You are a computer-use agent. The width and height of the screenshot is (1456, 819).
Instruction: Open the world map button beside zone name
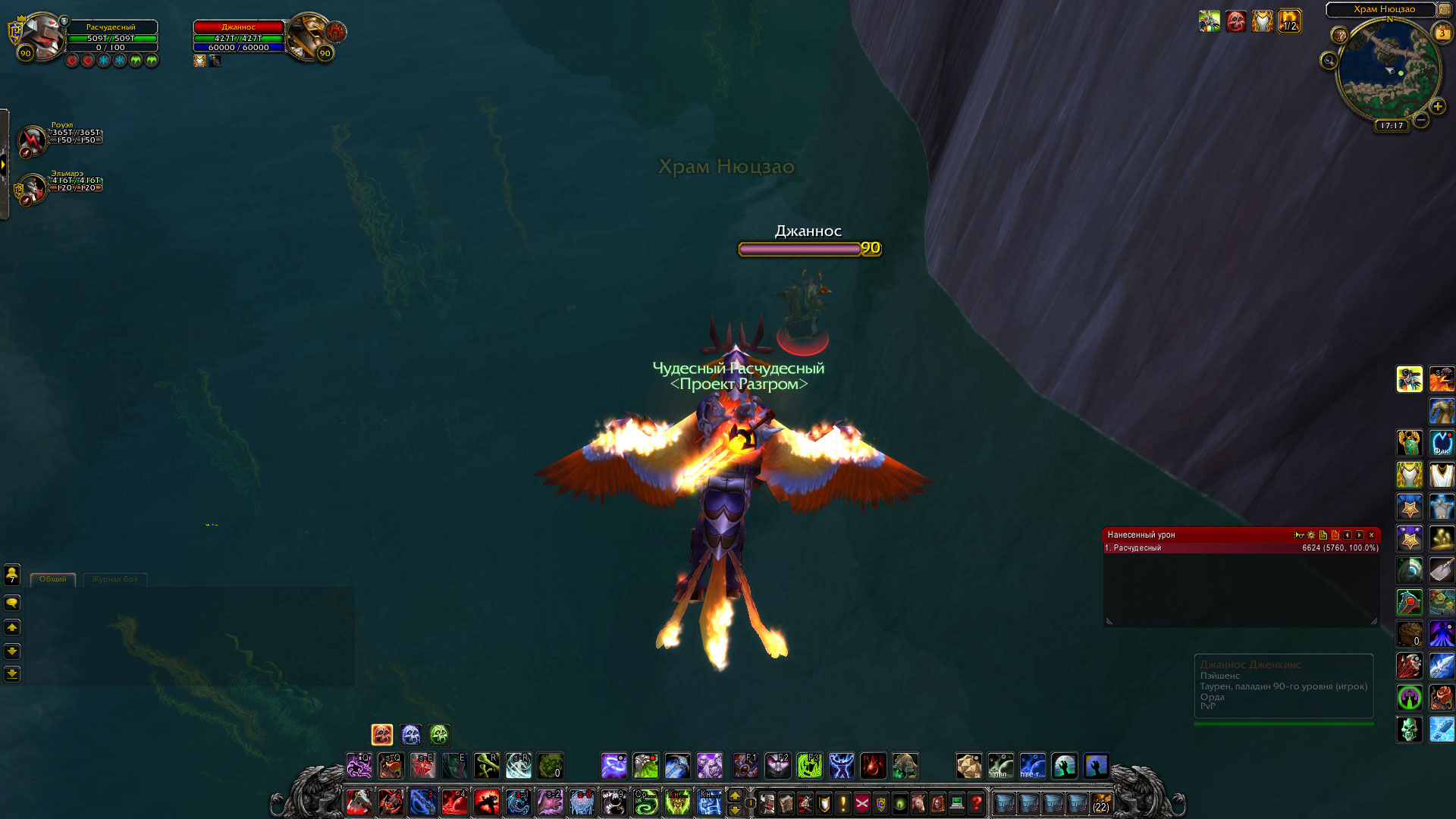click(1444, 10)
